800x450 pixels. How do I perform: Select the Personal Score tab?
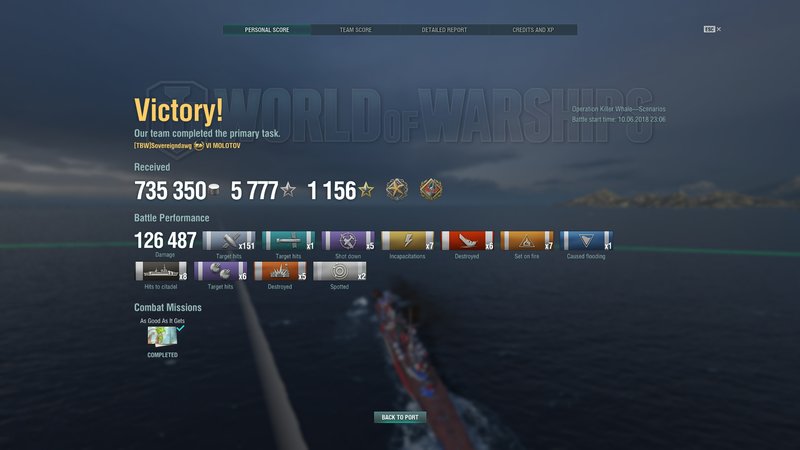266,30
